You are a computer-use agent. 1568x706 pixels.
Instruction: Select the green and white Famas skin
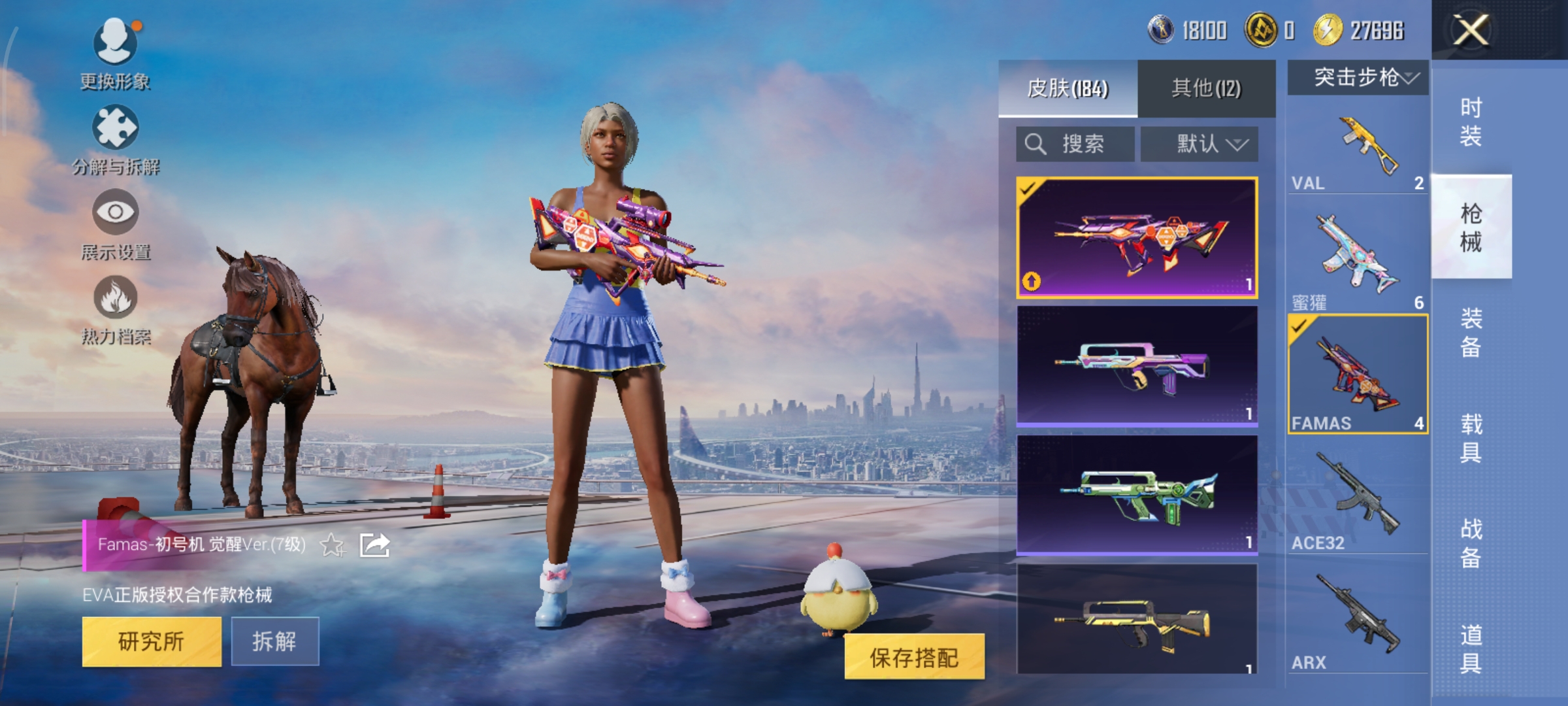1137,495
